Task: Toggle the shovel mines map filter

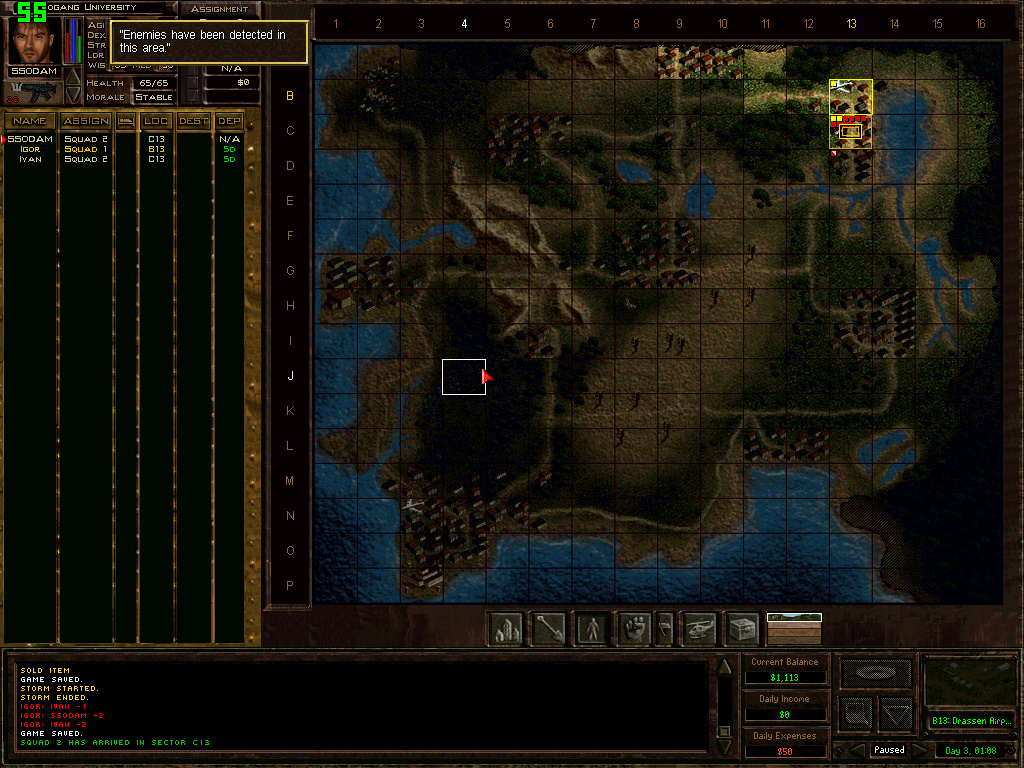Action: tap(549, 629)
